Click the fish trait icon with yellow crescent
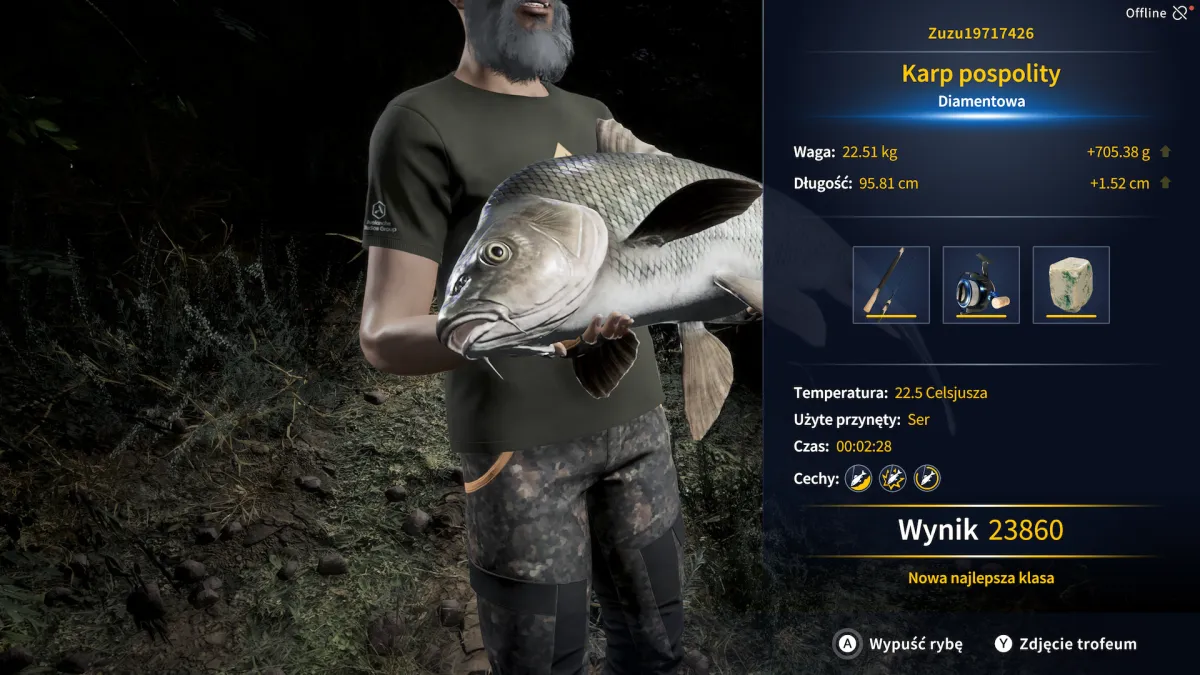The height and width of the screenshot is (675, 1200). pyautogui.click(x=858, y=478)
